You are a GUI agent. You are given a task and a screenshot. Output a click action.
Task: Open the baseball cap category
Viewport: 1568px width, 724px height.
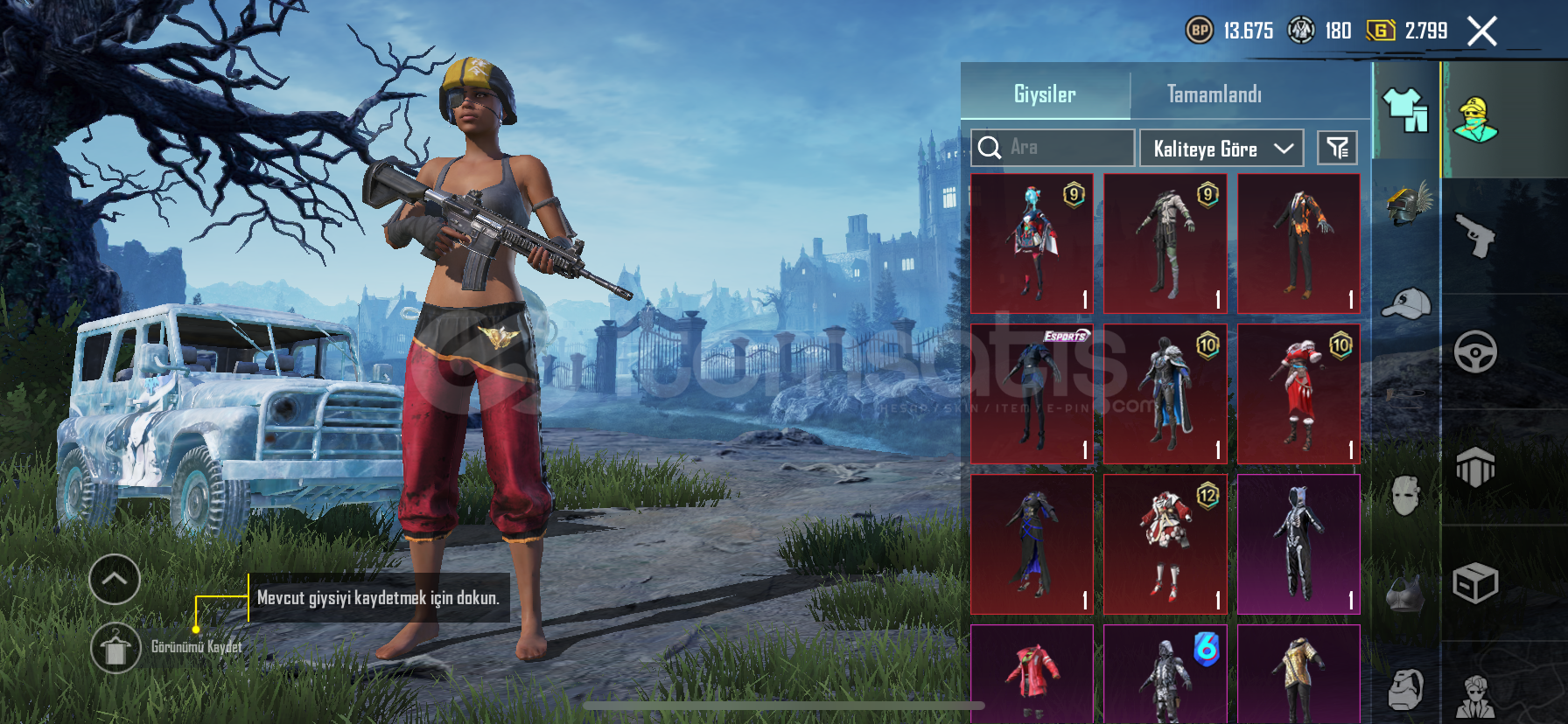[x=1406, y=303]
